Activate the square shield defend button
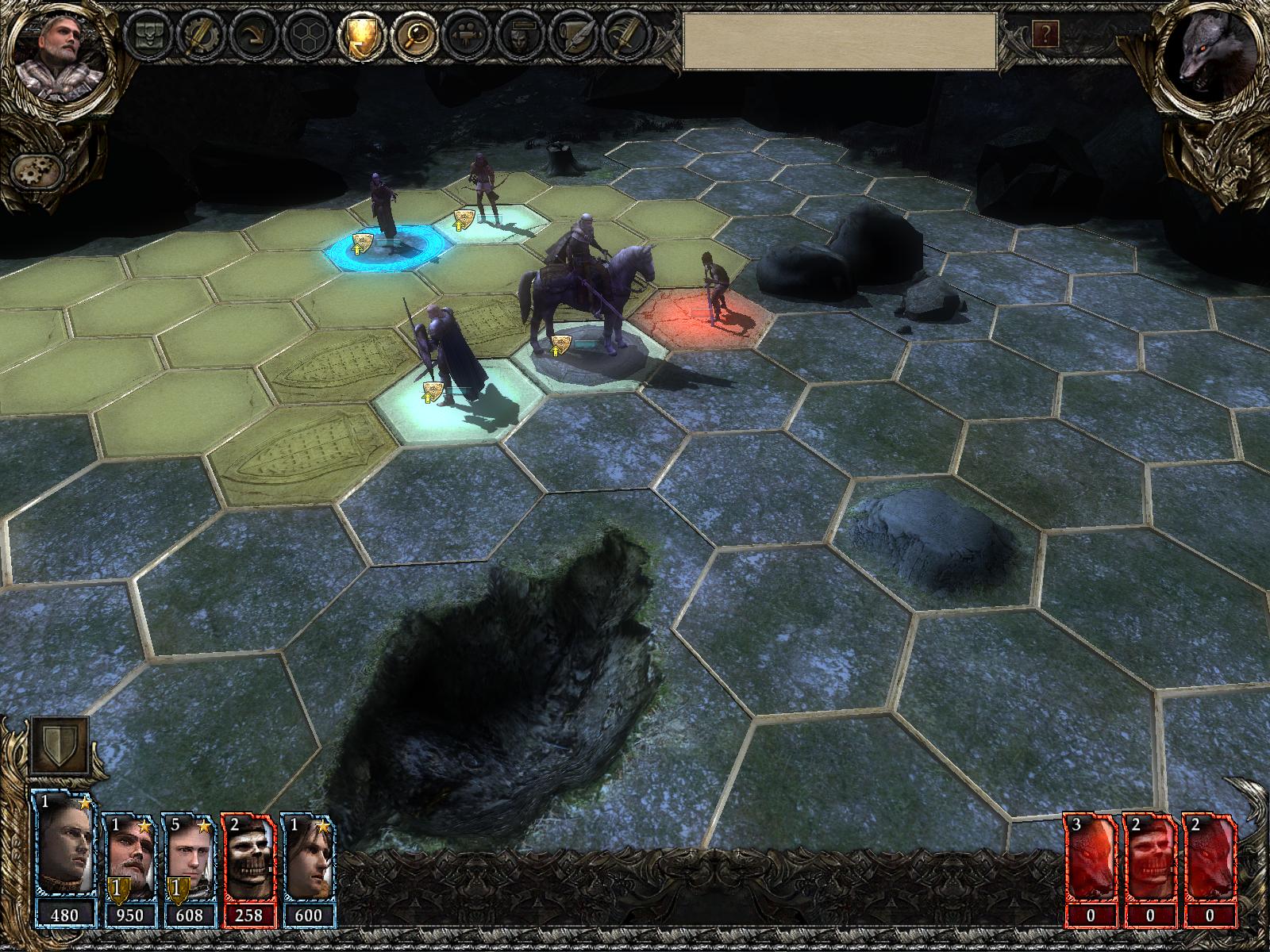This screenshot has width=1270, height=952. [x=60, y=745]
